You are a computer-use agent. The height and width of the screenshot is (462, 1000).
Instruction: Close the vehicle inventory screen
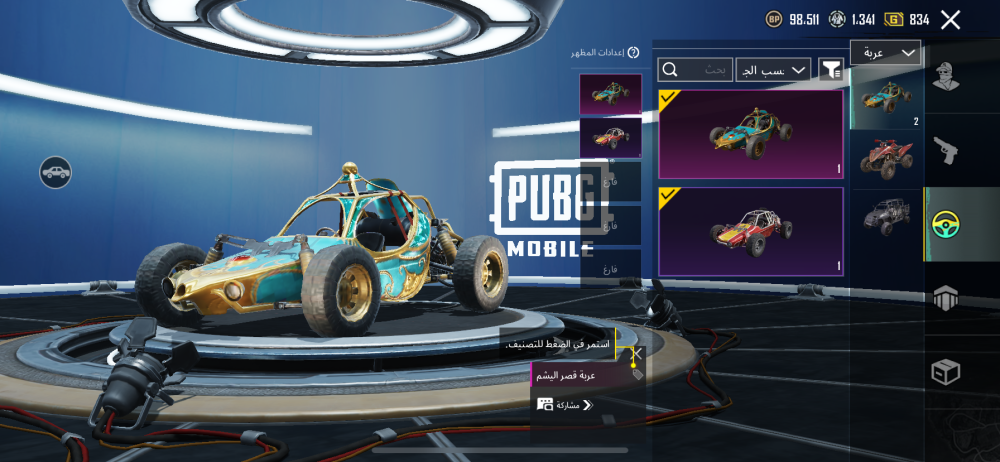click(x=951, y=19)
